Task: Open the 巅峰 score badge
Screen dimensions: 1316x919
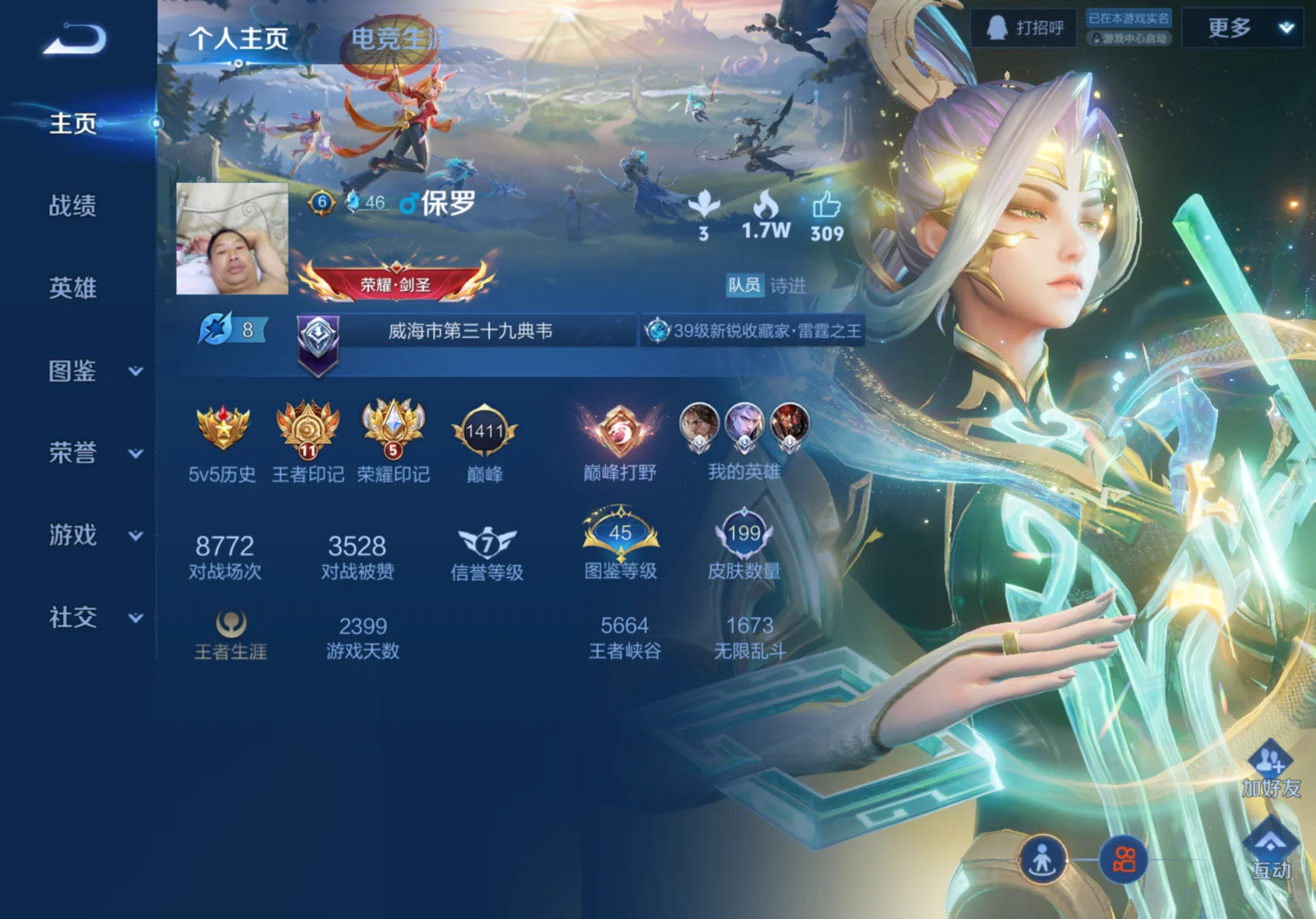Action: (484, 432)
